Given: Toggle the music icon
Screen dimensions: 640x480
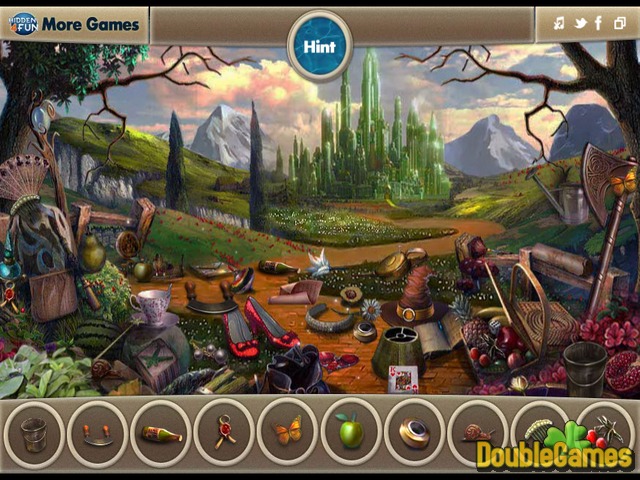Looking at the screenshot, I should (x=559, y=24).
